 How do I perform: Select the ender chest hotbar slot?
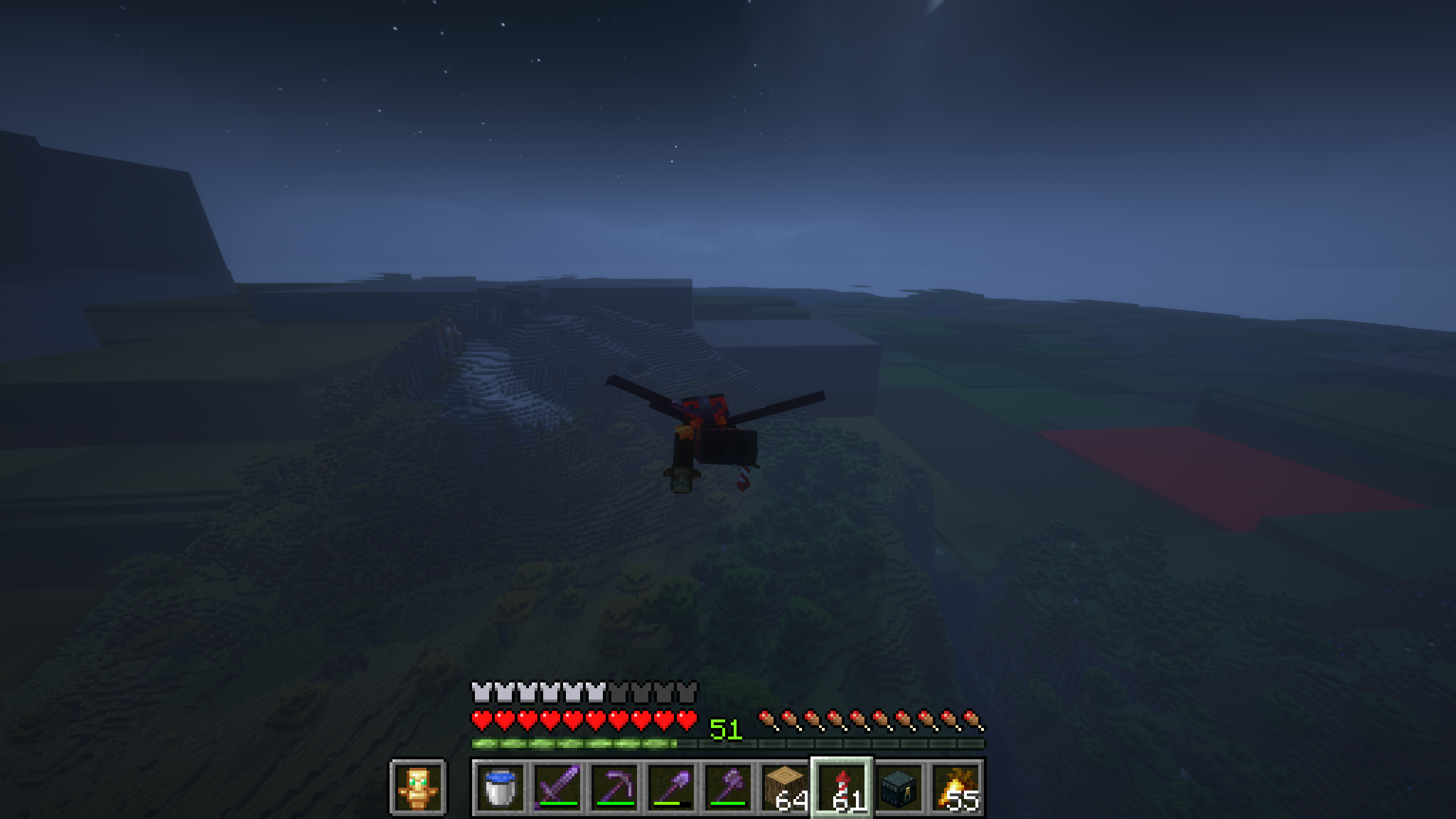point(899,787)
